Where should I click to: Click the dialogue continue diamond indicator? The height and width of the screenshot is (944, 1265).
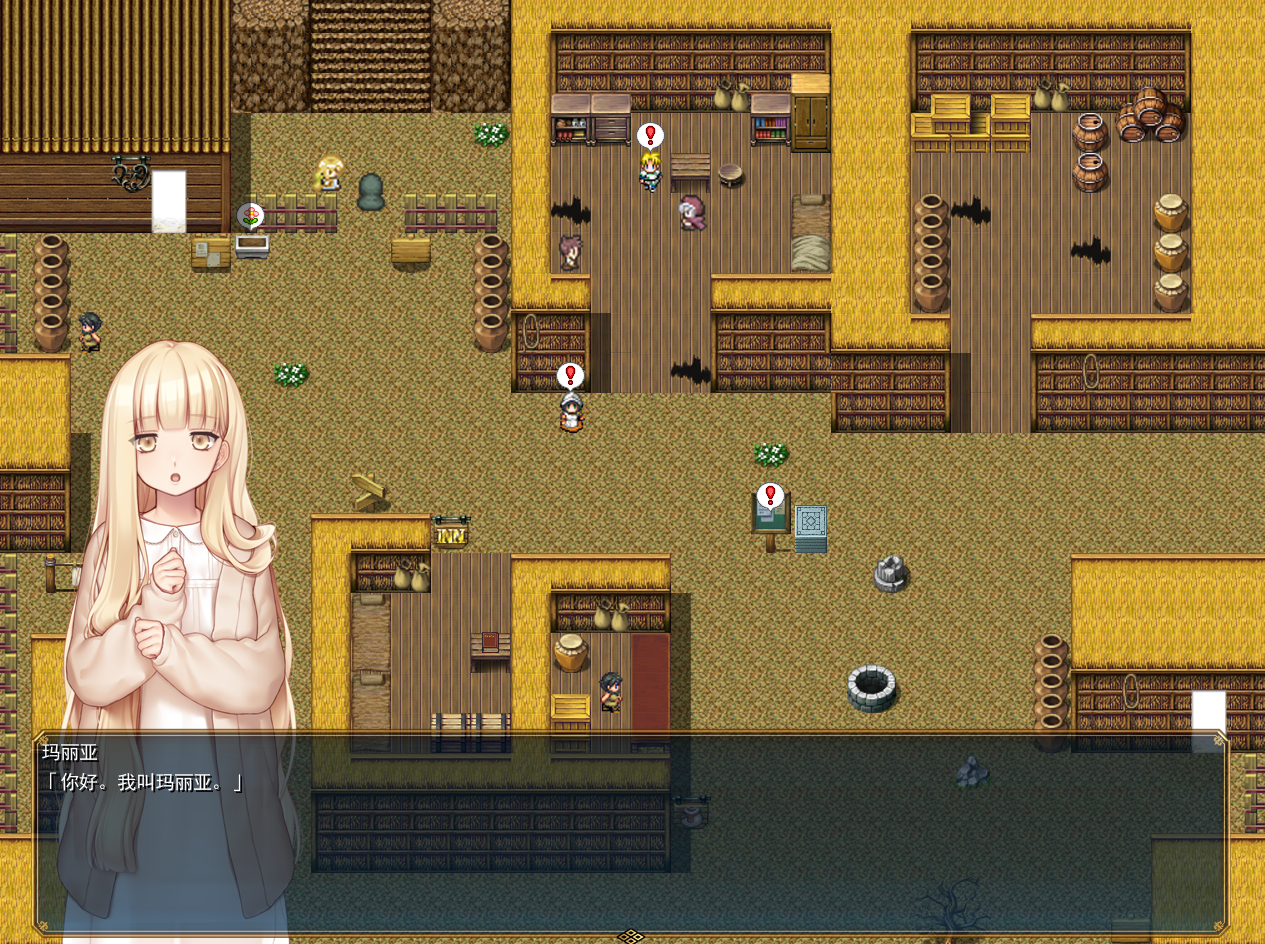[x=630, y=936]
